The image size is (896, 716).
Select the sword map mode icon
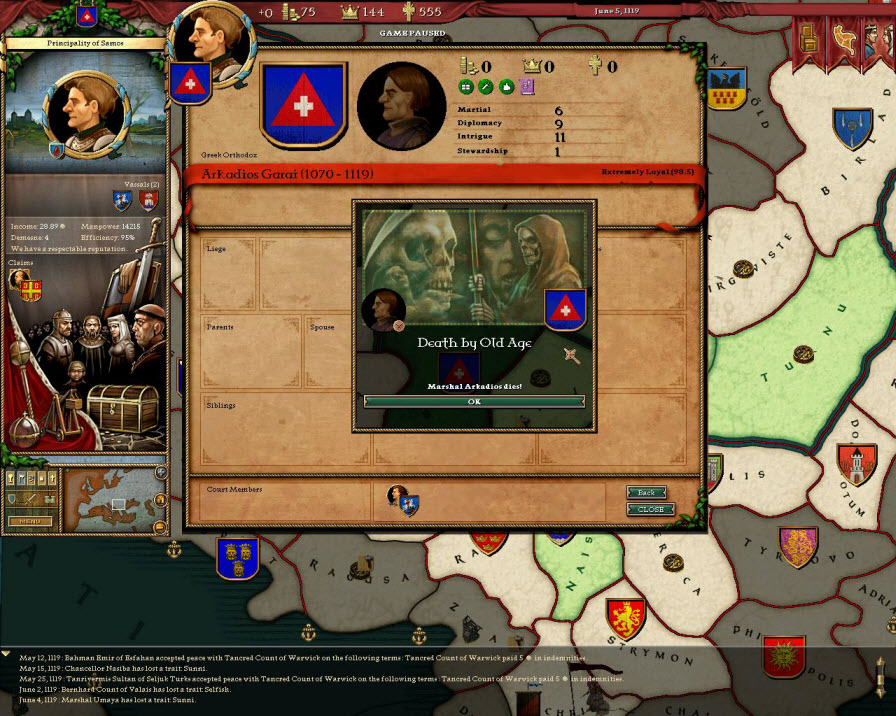pyautogui.click(x=30, y=498)
